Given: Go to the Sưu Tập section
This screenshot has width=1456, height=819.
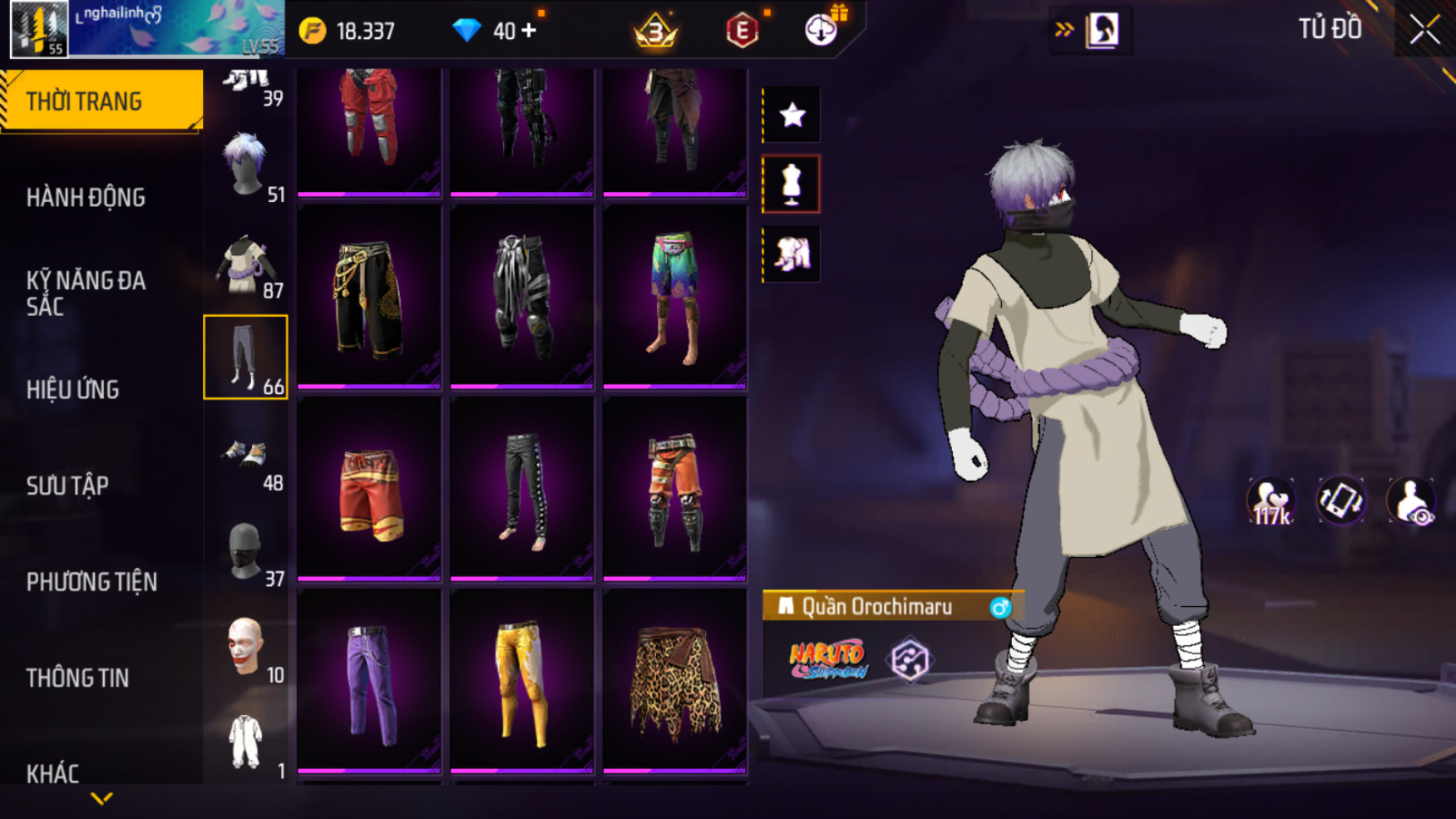Looking at the screenshot, I should click(x=67, y=486).
